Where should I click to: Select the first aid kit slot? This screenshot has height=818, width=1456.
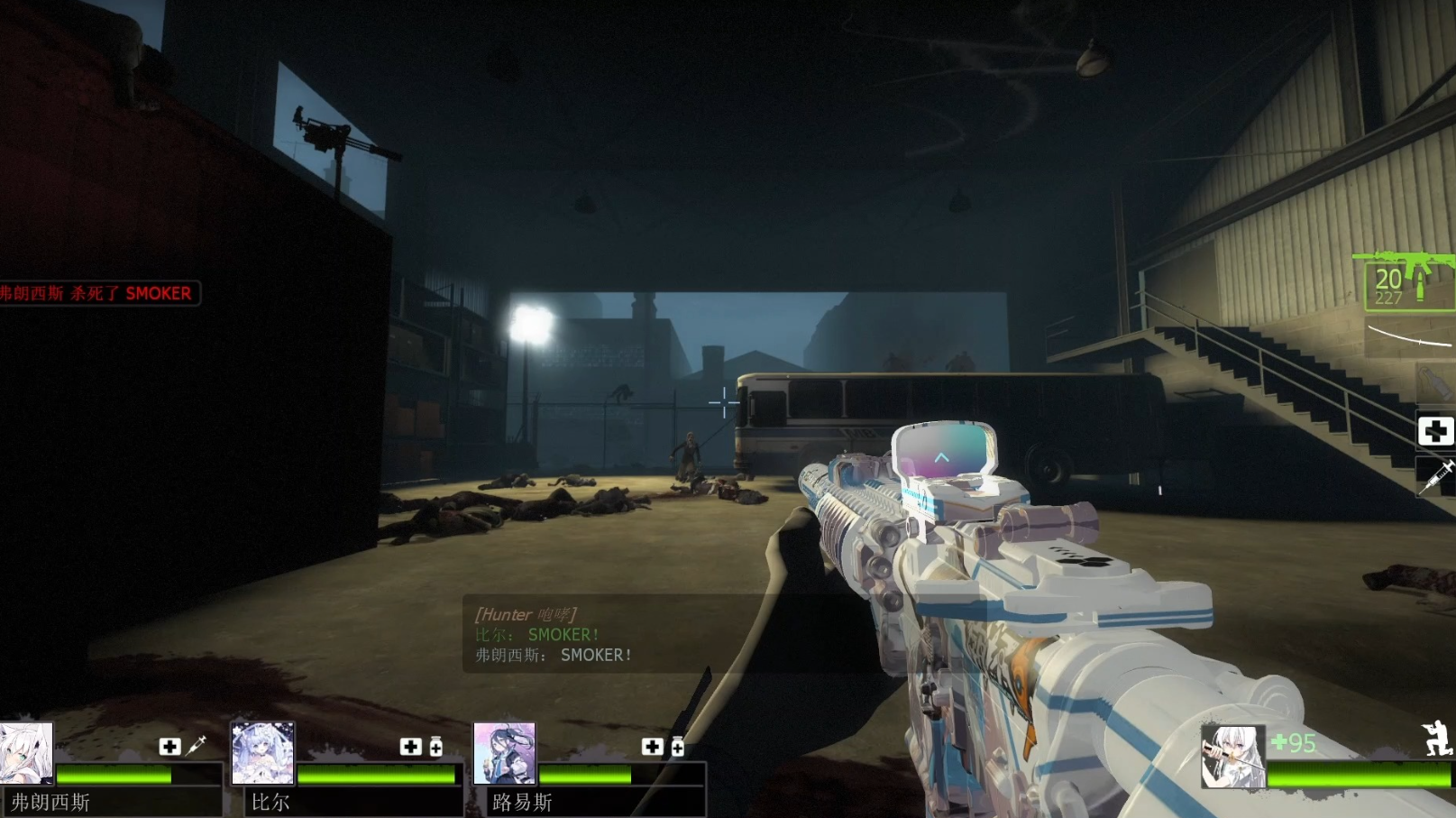point(1435,431)
